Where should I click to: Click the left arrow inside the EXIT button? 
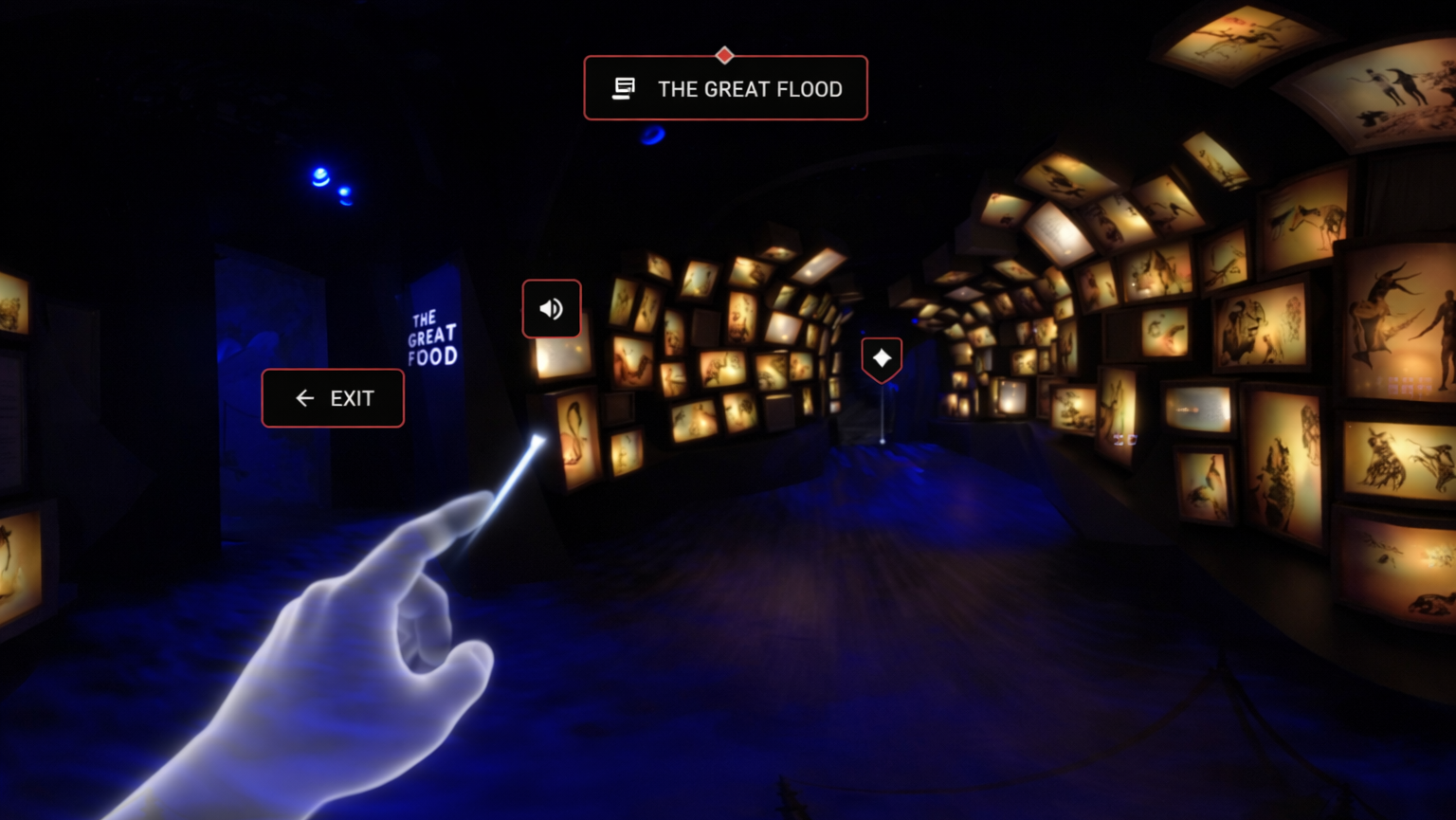303,398
